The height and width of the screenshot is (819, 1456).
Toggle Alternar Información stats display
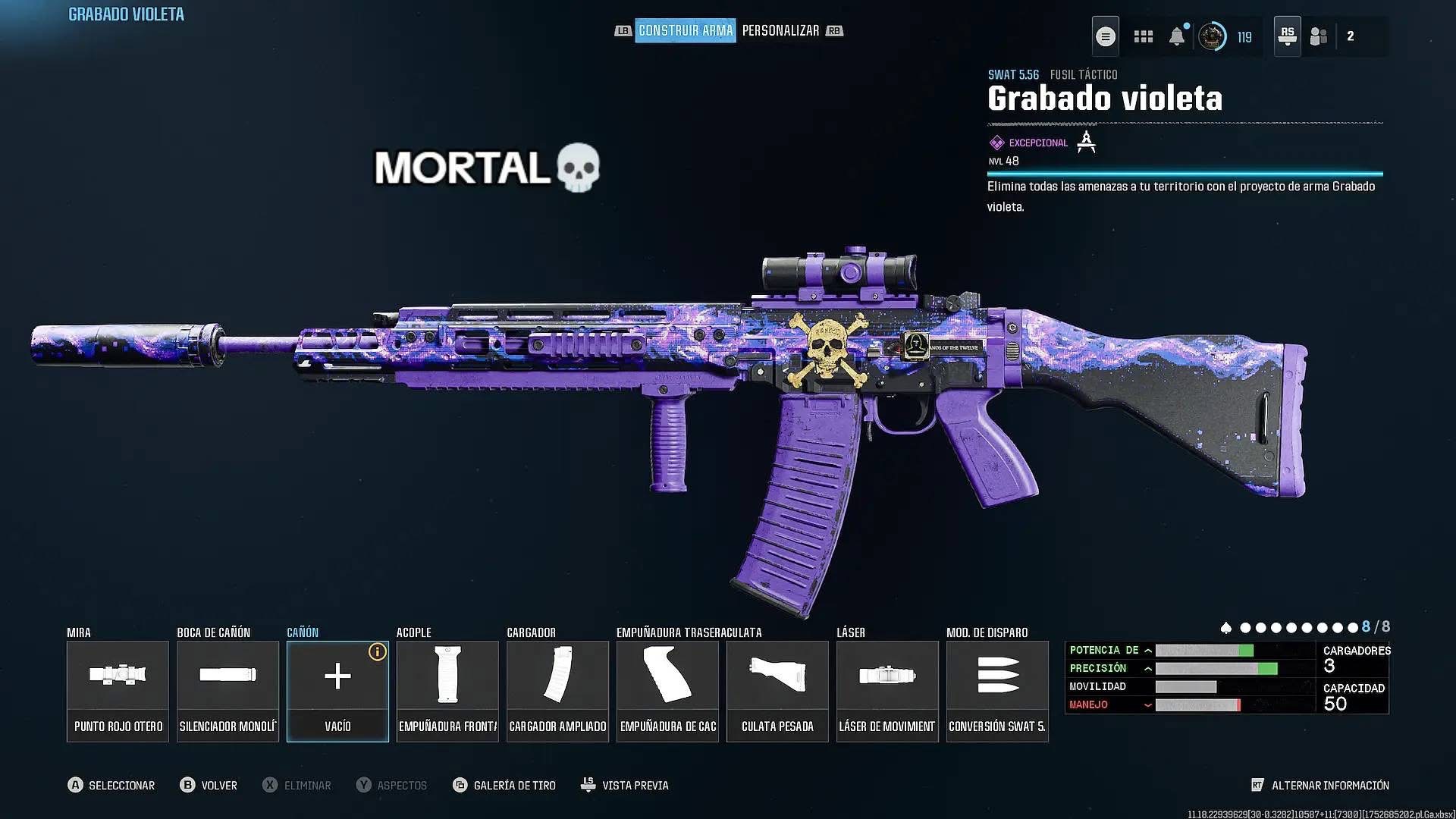point(1320,786)
